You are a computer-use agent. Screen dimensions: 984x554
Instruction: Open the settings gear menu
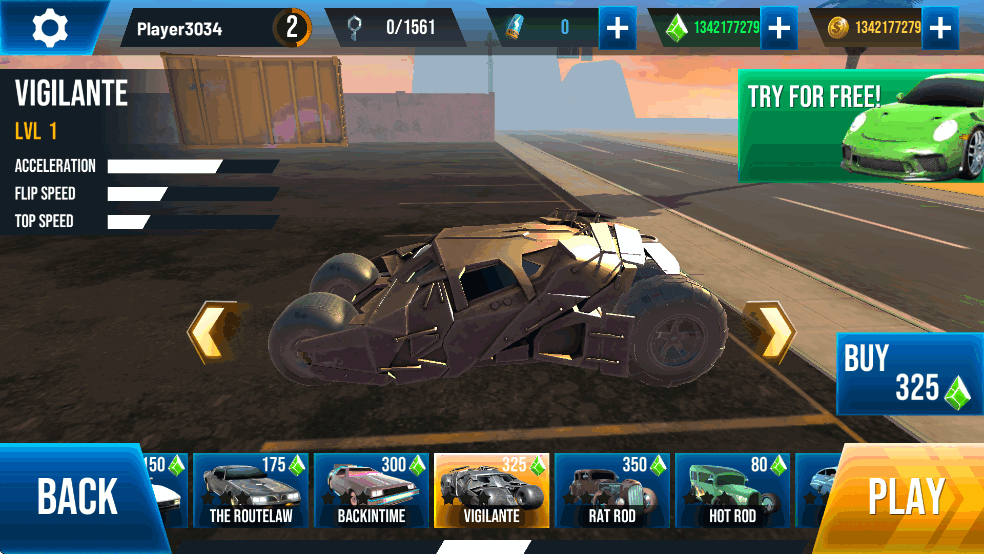48,27
